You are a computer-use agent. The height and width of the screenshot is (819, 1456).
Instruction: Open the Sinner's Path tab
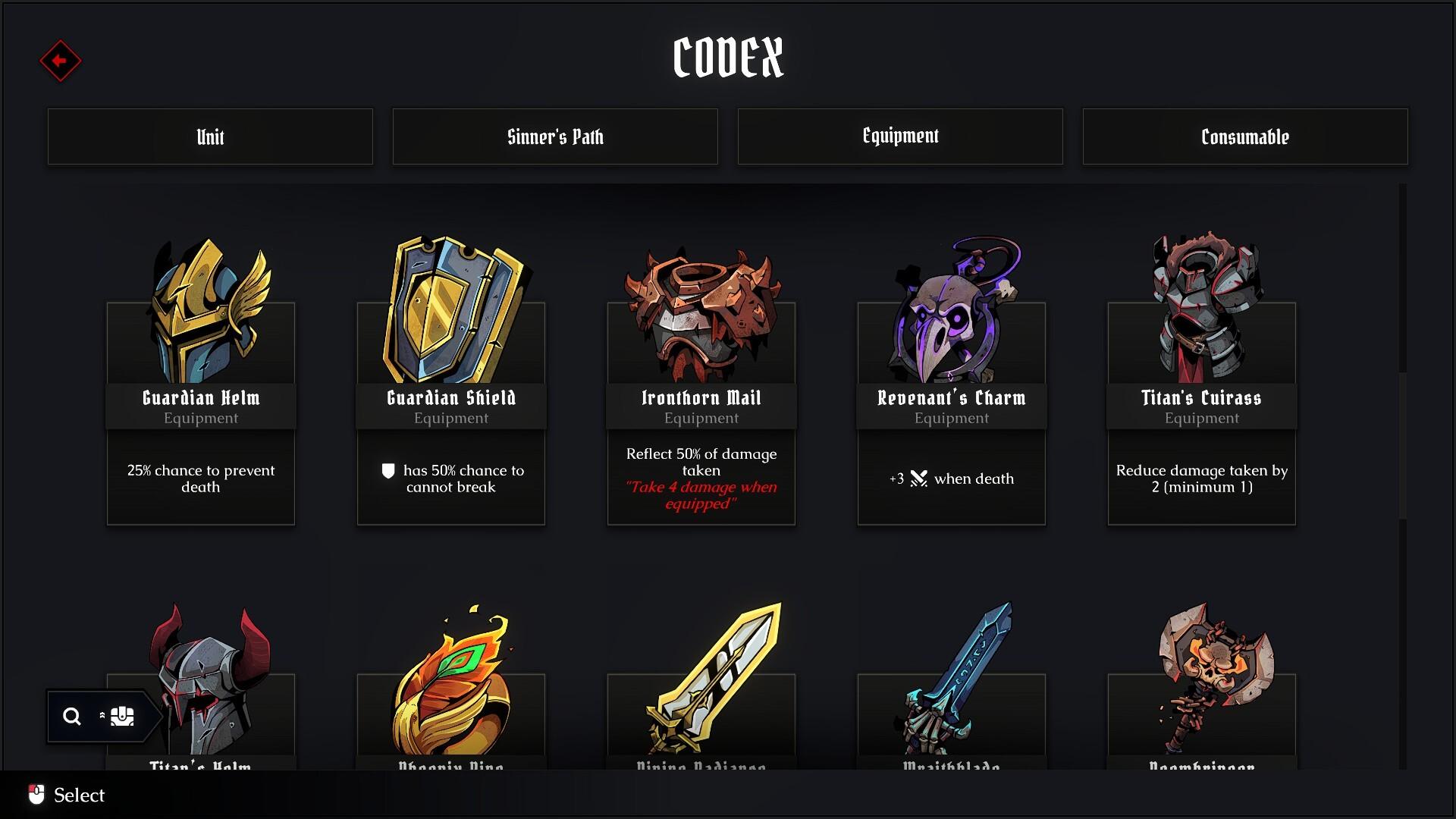tap(555, 136)
